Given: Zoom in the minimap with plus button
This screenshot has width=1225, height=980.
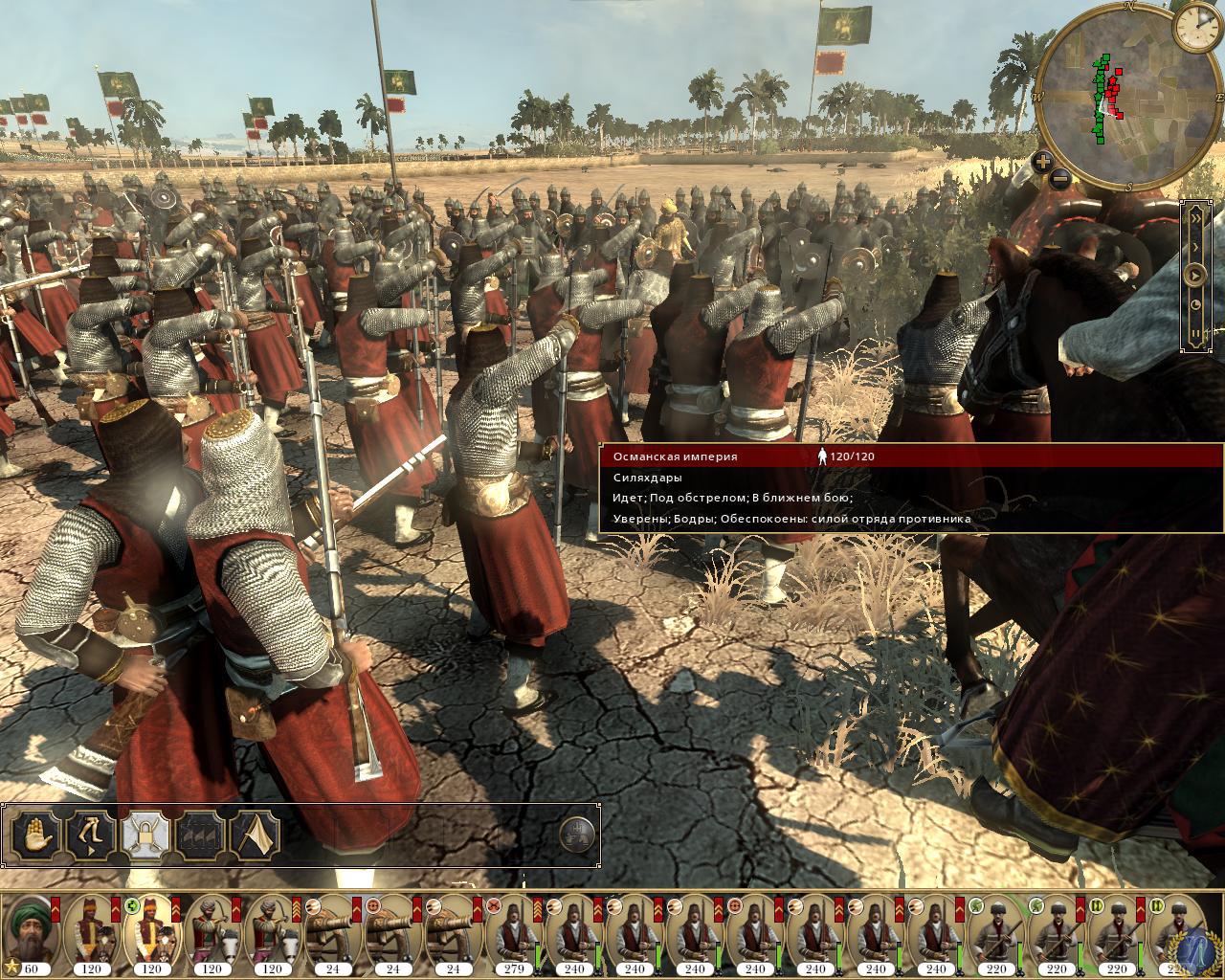Looking at the screenshot, I should pos(1043,161).
